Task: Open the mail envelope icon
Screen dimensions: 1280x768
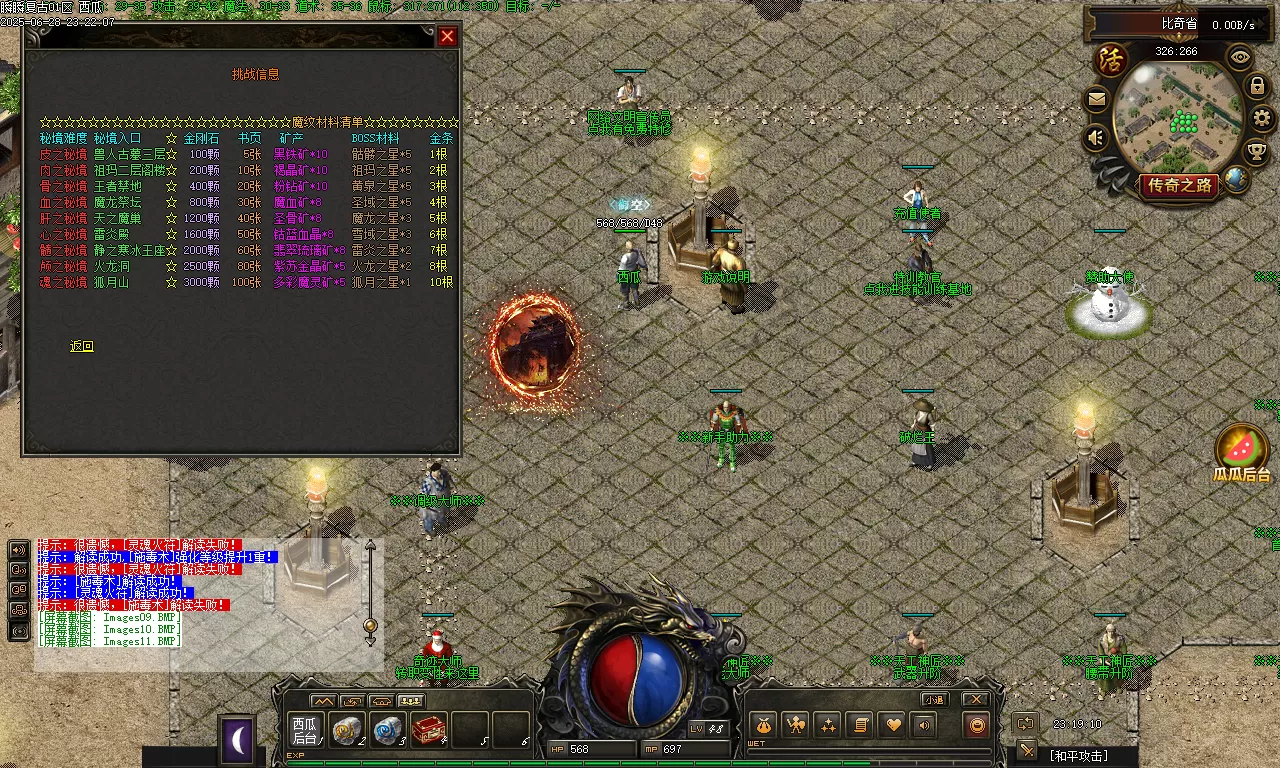Action: [1097, 99]
